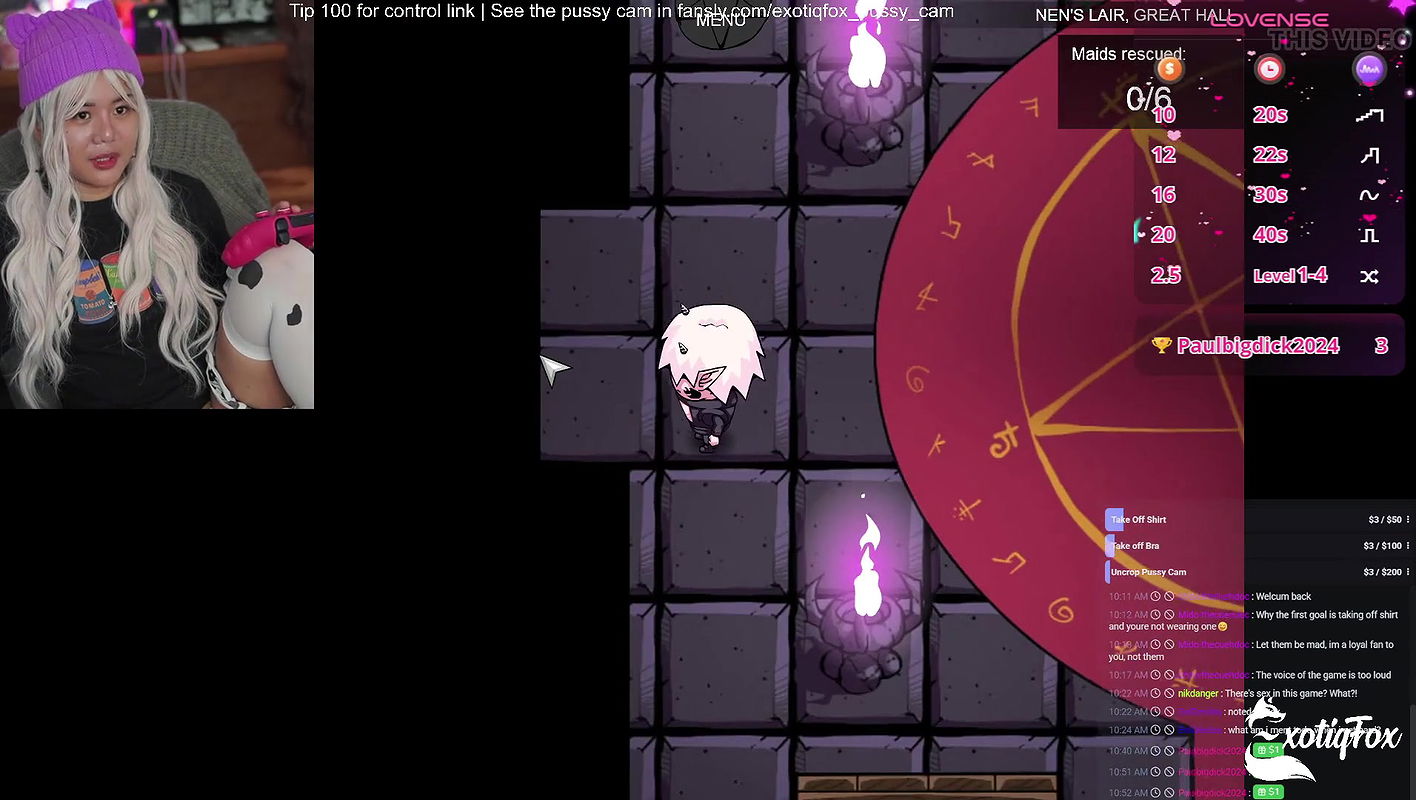Screen dimensions: 1416x800
Task: Select the square-wave pattern next to 40s
Action: coord(1370,235)
